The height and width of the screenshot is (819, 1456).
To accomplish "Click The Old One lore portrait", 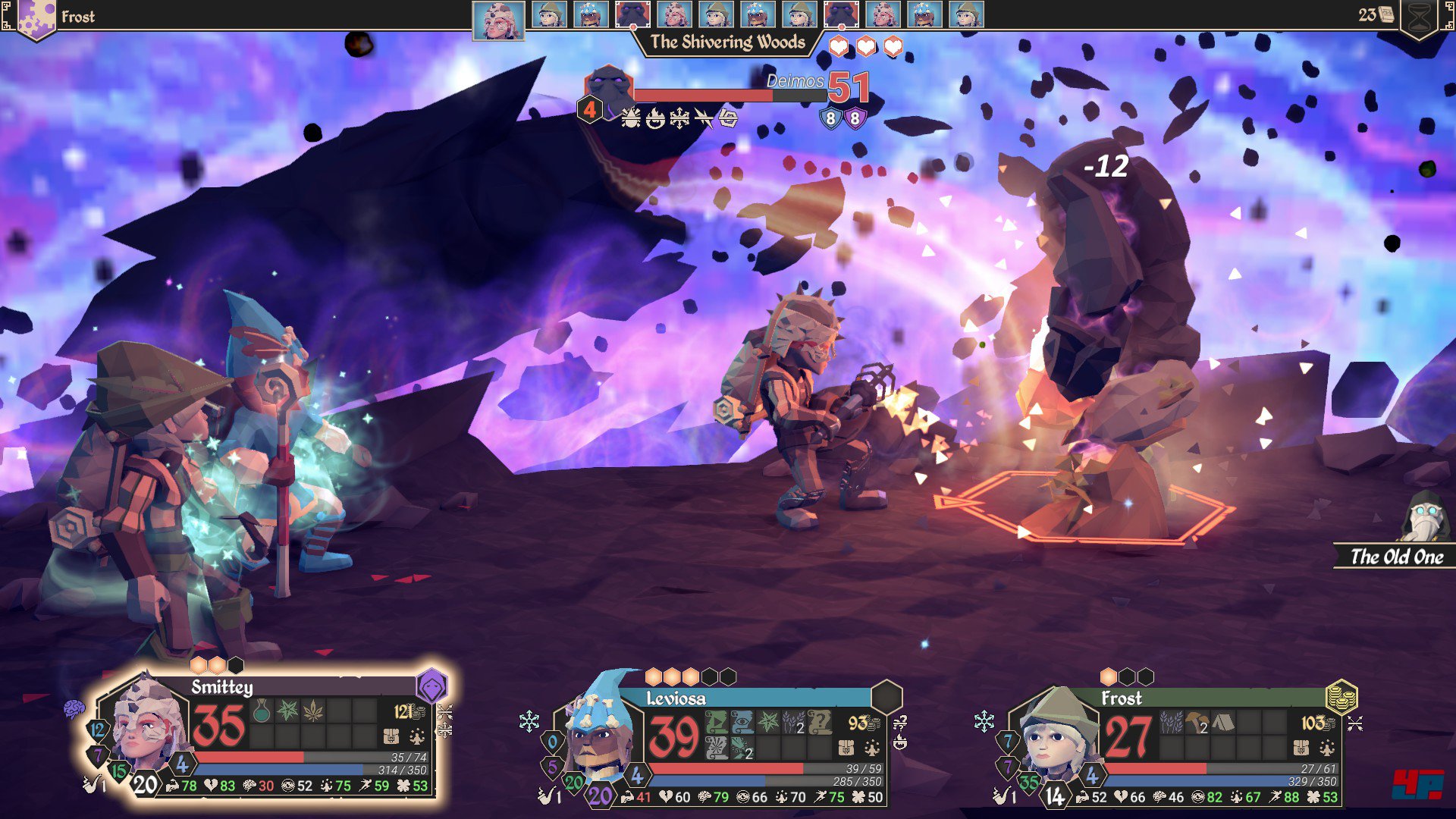I will [x=1424, y=518].
